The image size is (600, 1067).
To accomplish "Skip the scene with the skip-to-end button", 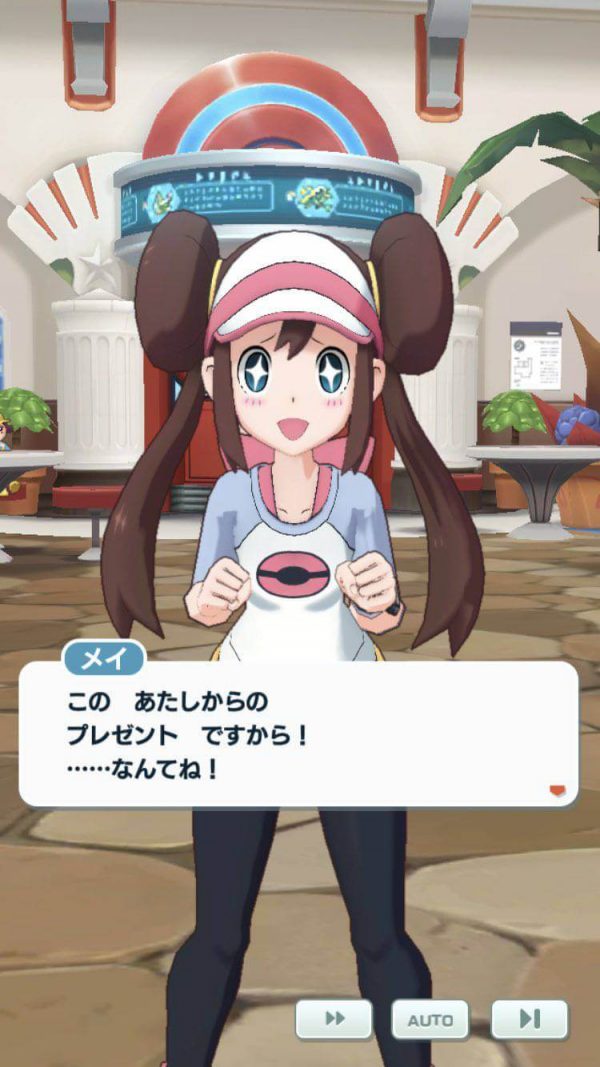I will [x=529, y=1019].
